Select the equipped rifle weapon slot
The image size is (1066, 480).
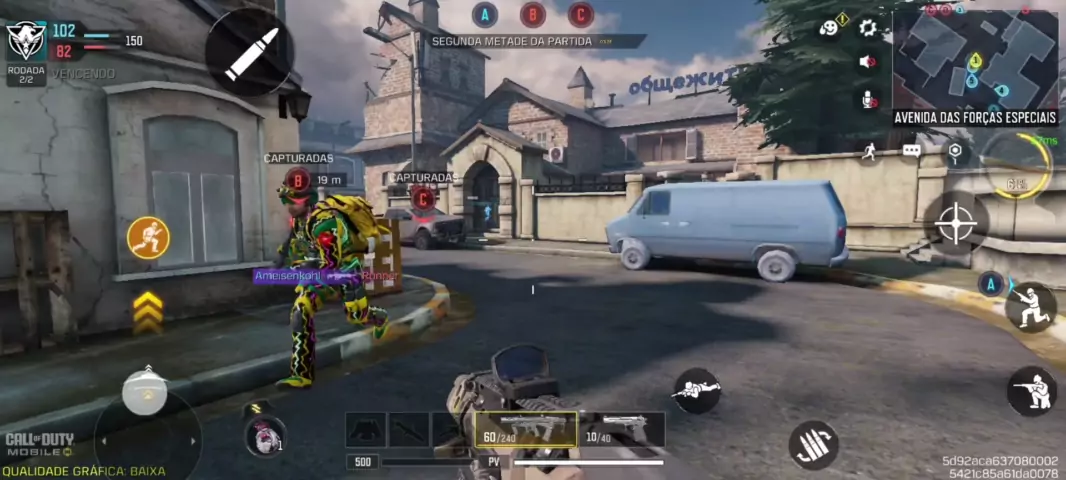click(525, 430)
